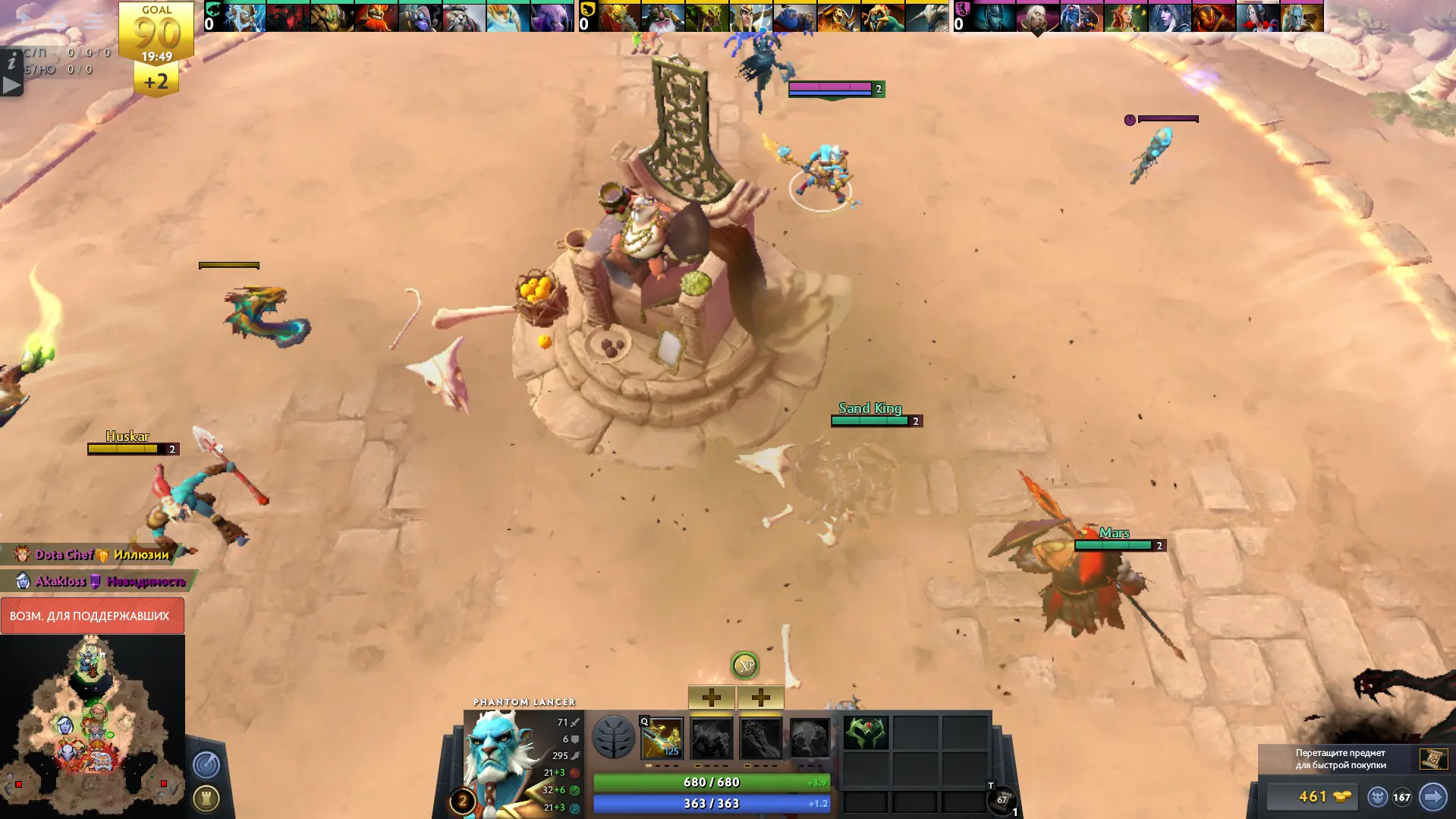Click the round XP icon
Image resolution: width=1456 pixels, height=819 pixels.
(744, 665)
